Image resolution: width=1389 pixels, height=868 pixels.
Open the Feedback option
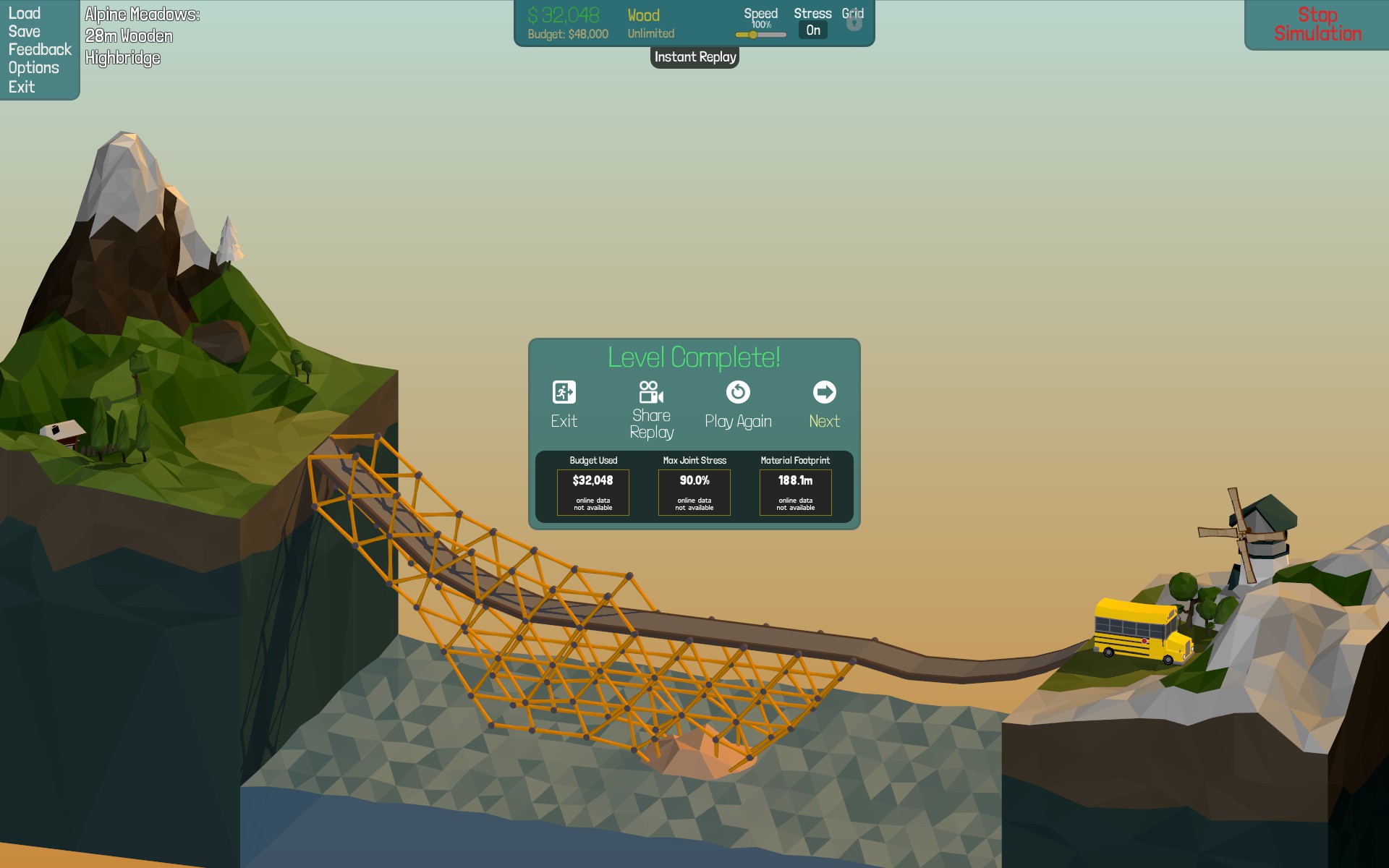tap(40, 49)
